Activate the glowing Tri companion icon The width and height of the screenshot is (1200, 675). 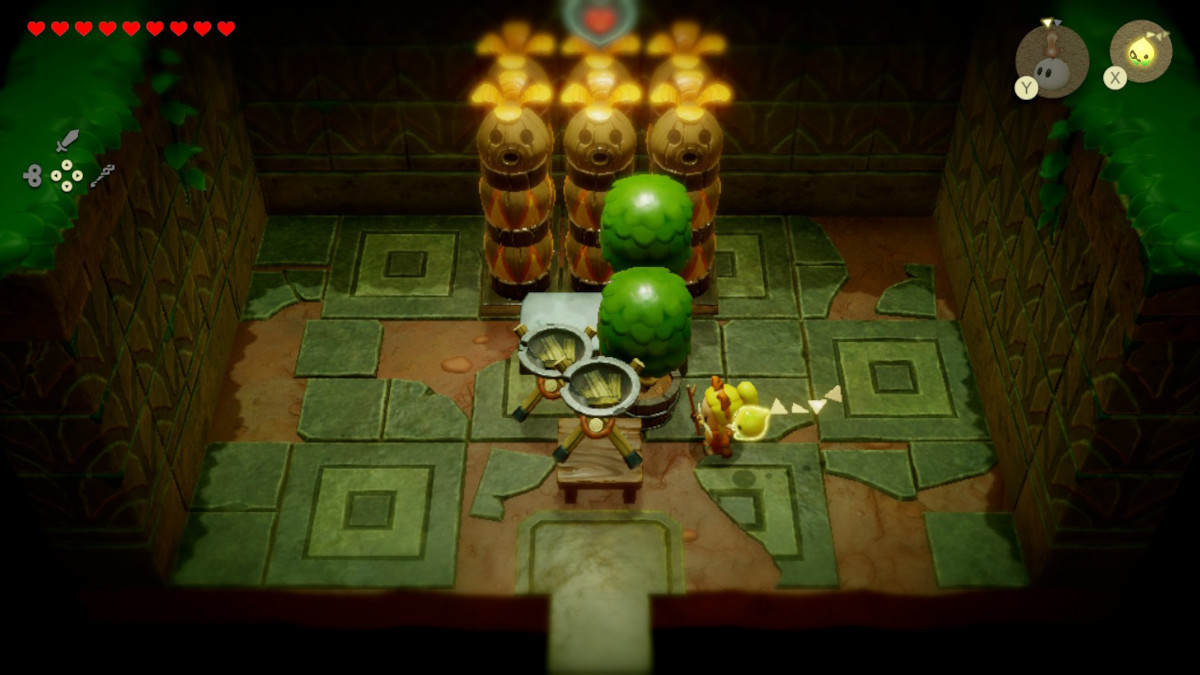1141,51
